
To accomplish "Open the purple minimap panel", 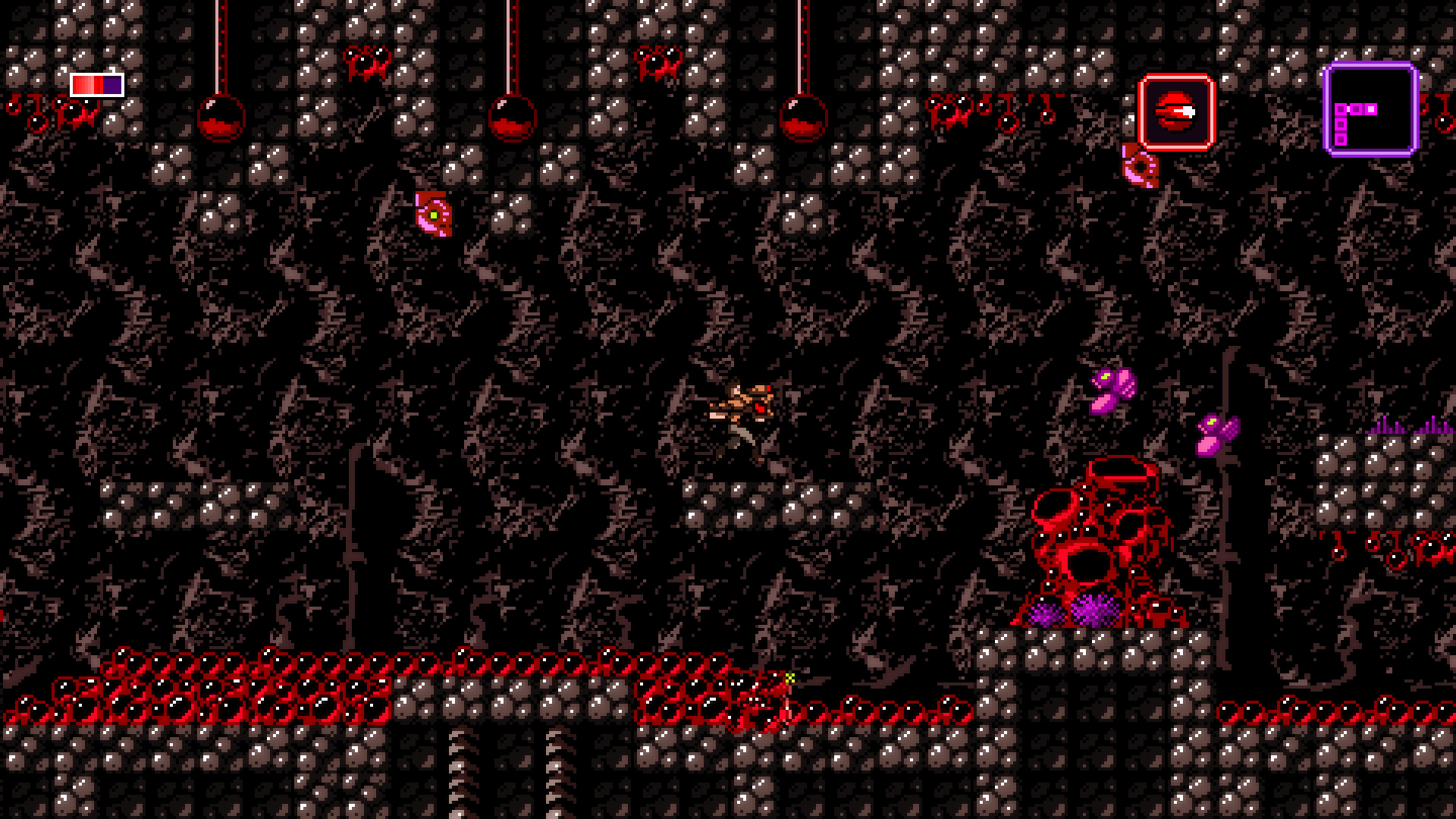I will pos(1371,110).
